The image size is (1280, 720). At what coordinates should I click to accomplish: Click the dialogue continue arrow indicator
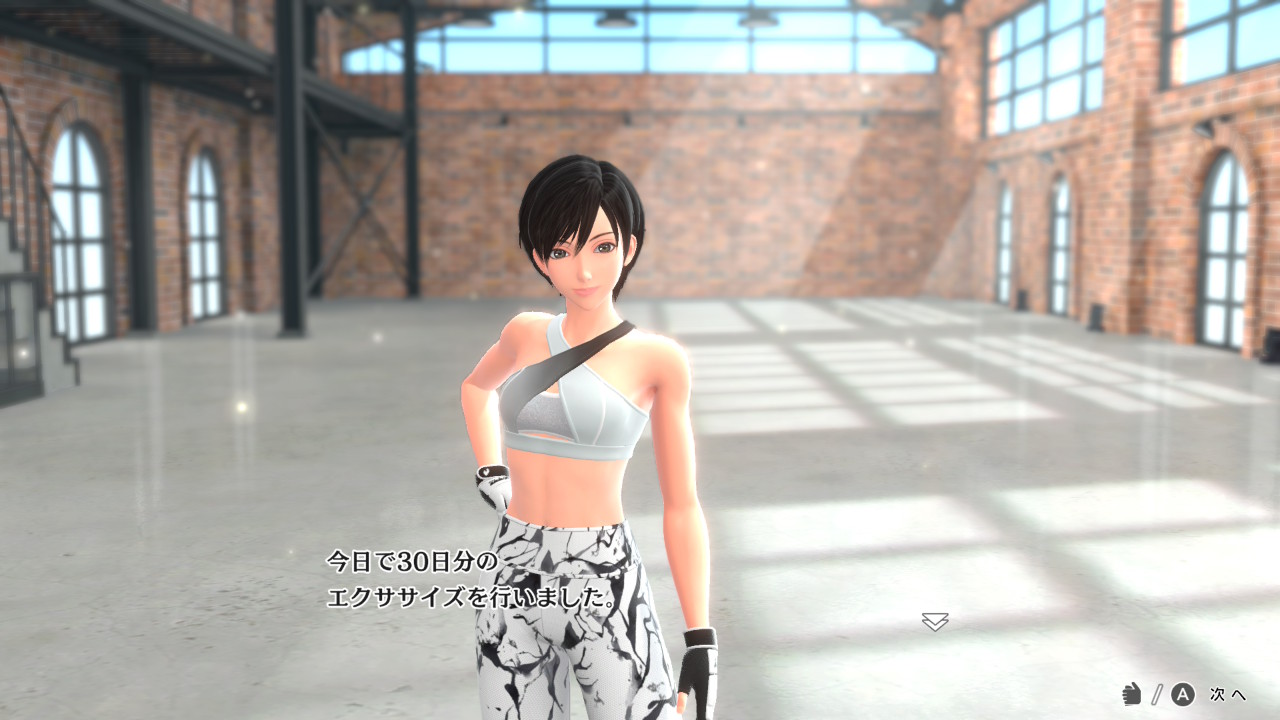click(935, 622)
